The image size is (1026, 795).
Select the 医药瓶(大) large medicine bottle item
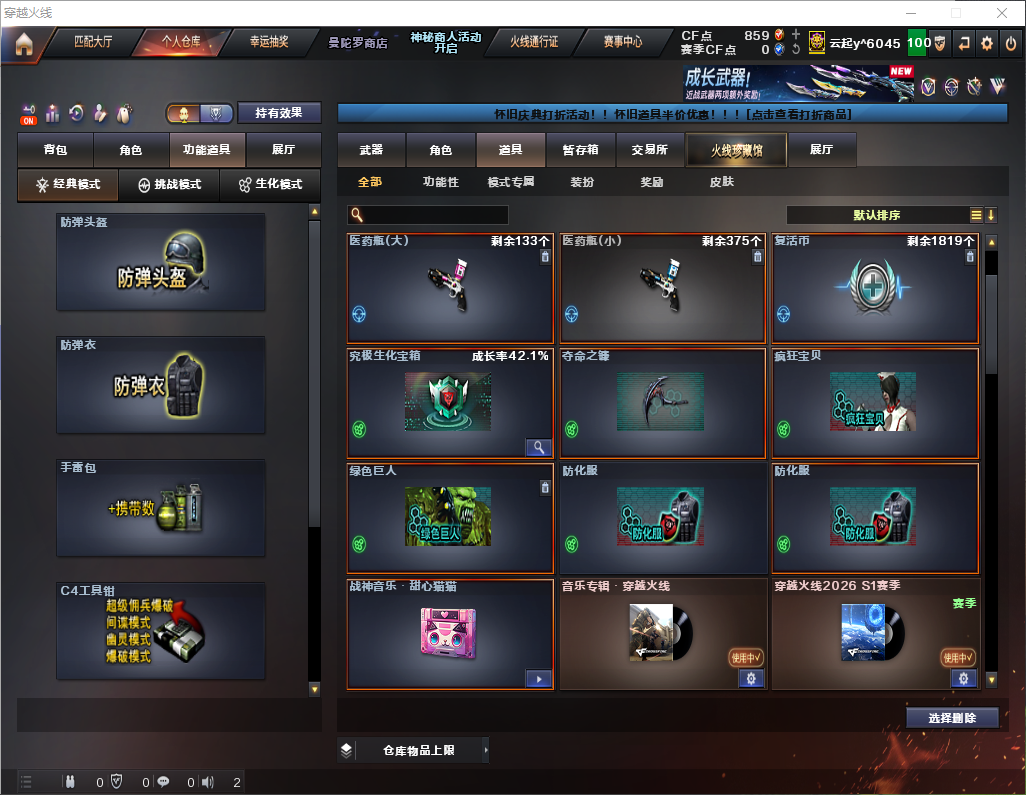coord(450,288)
